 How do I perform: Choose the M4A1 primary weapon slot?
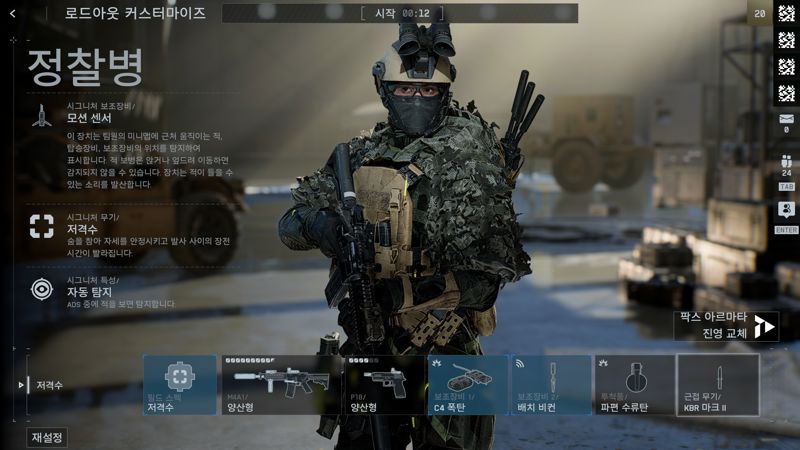coord(281,385)
